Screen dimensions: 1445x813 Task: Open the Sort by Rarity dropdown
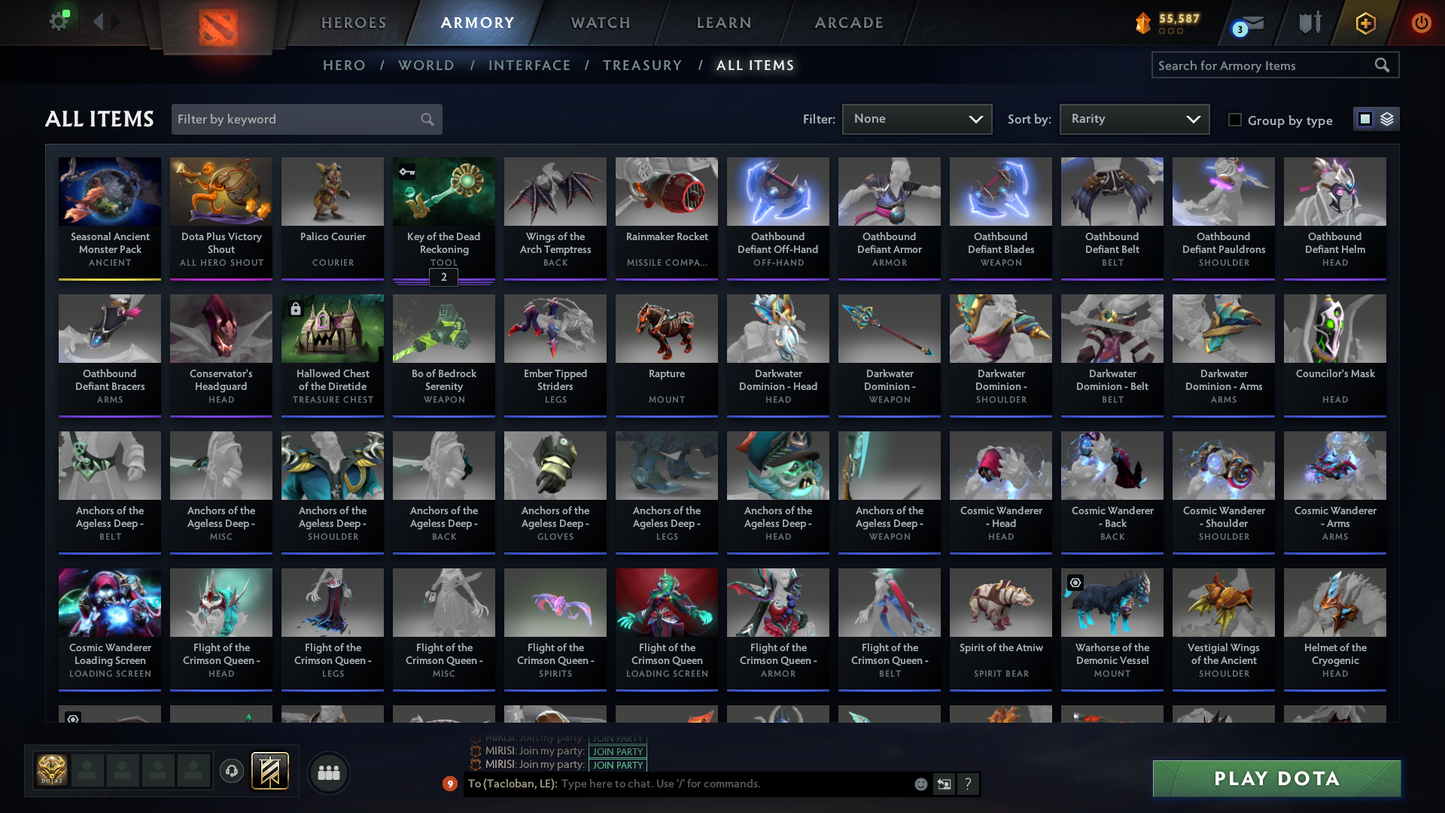(x=1134, y=118)
